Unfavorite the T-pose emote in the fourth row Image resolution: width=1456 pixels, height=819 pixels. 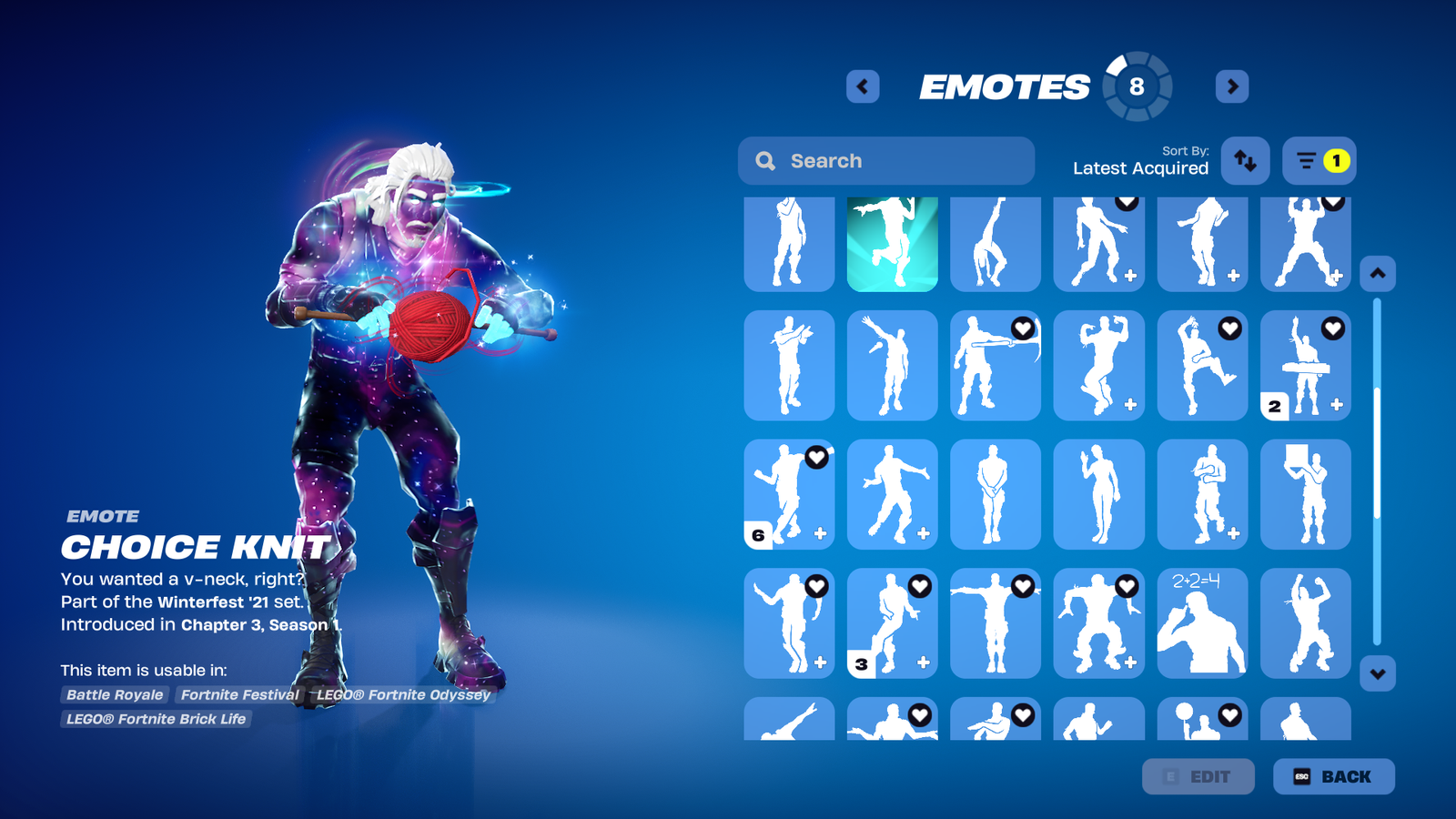pyautogui.click(x=1022, y=587)
